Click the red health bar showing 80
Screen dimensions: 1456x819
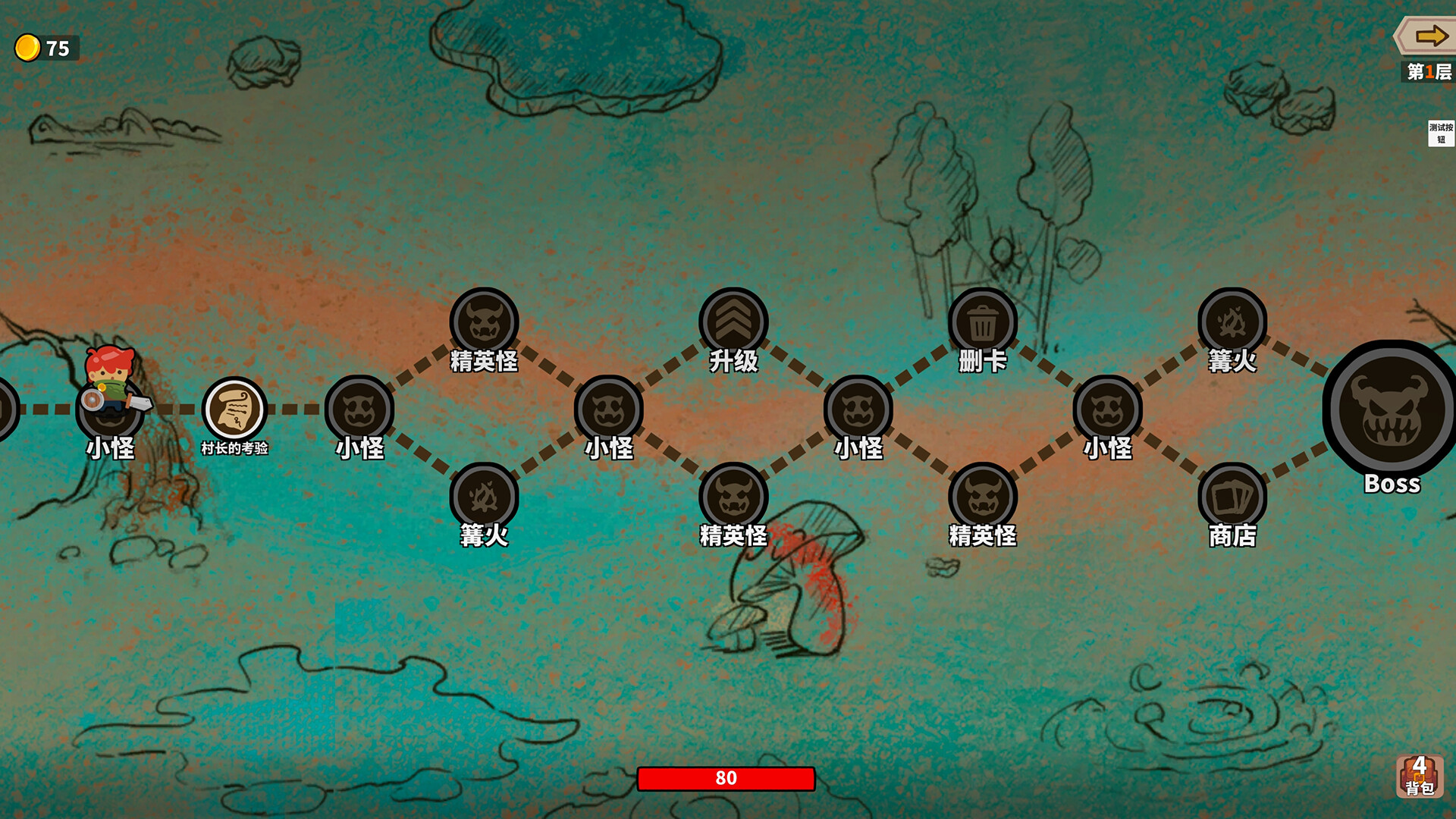[x=728, y=777]
